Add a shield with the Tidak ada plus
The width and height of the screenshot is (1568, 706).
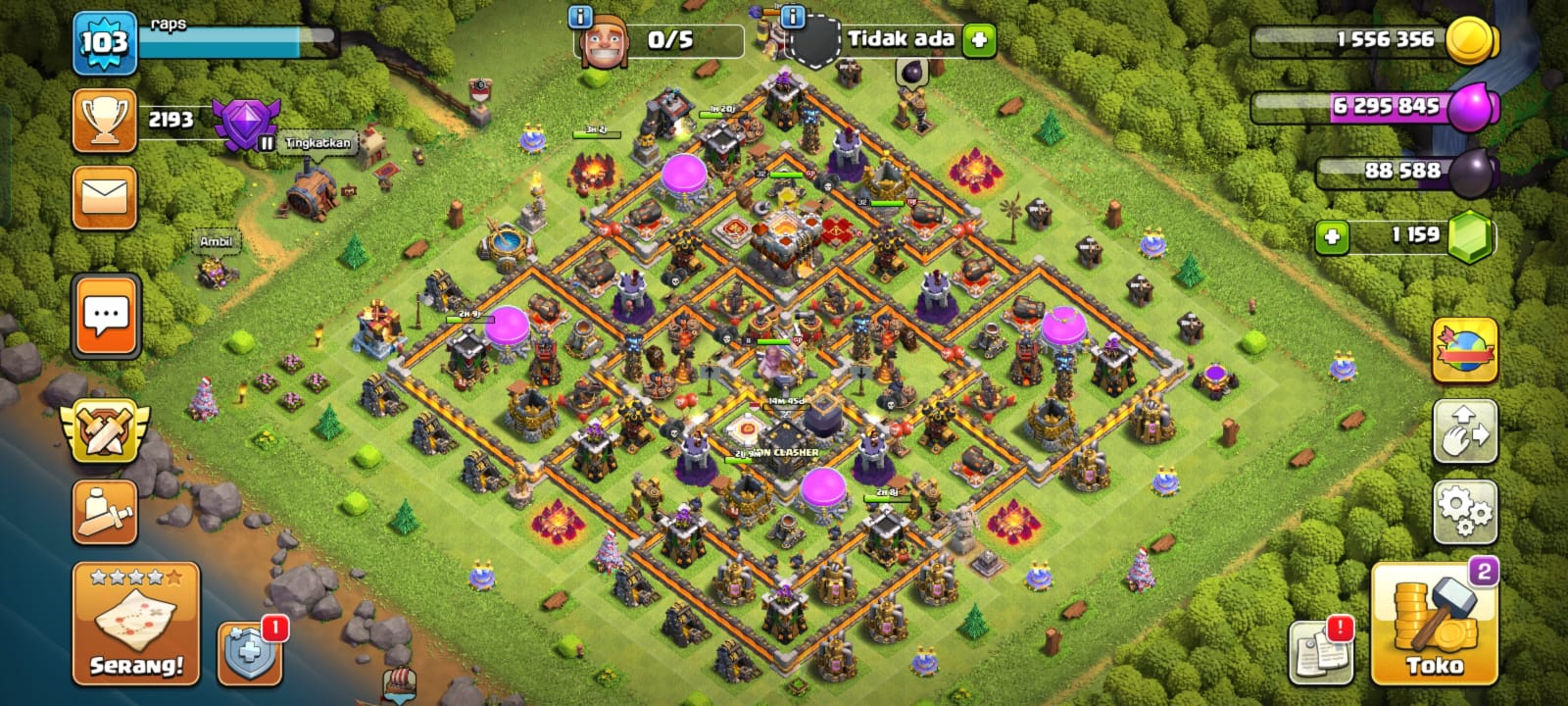(978, 40)
